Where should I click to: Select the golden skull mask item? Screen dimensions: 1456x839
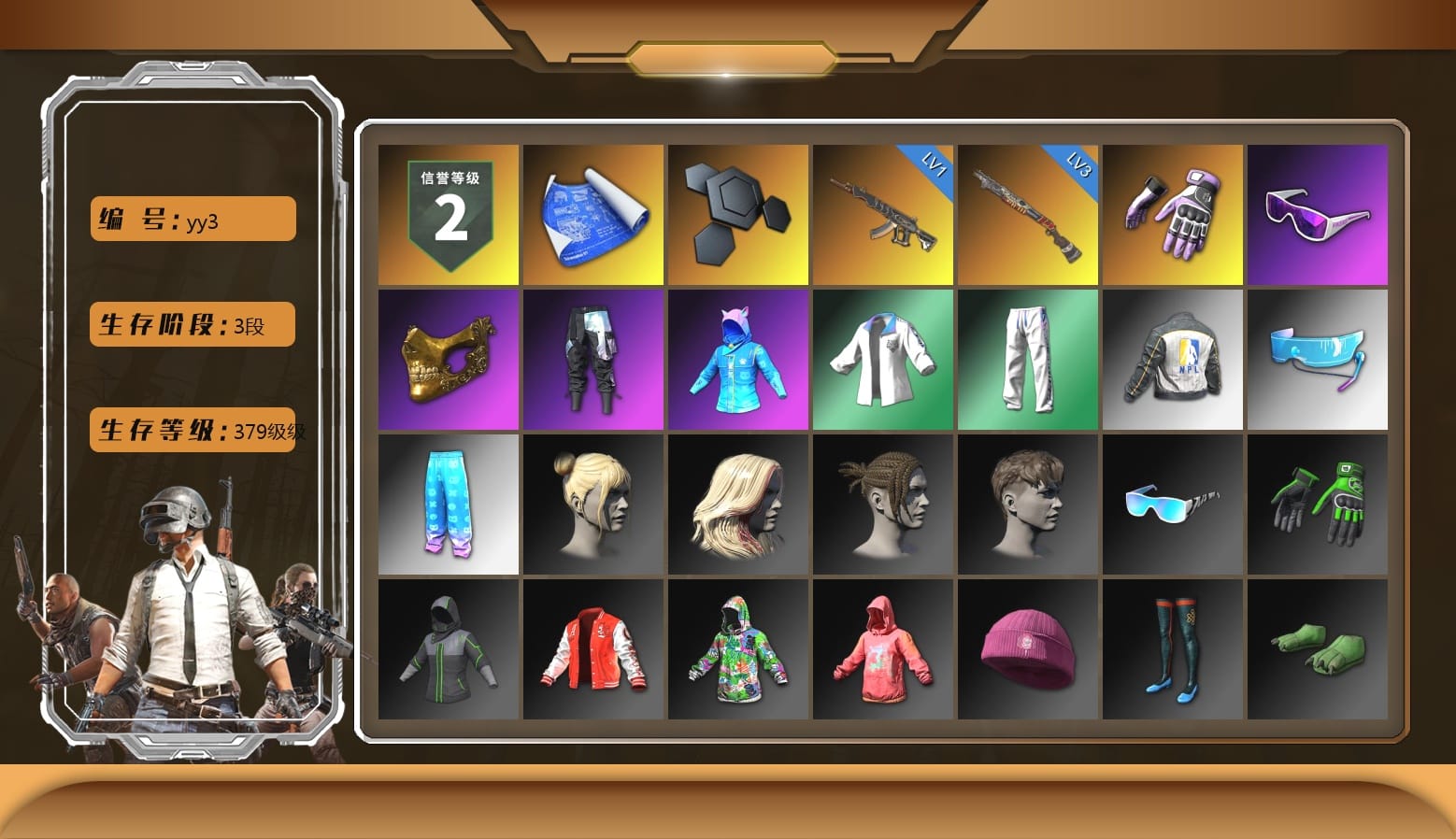447,360
